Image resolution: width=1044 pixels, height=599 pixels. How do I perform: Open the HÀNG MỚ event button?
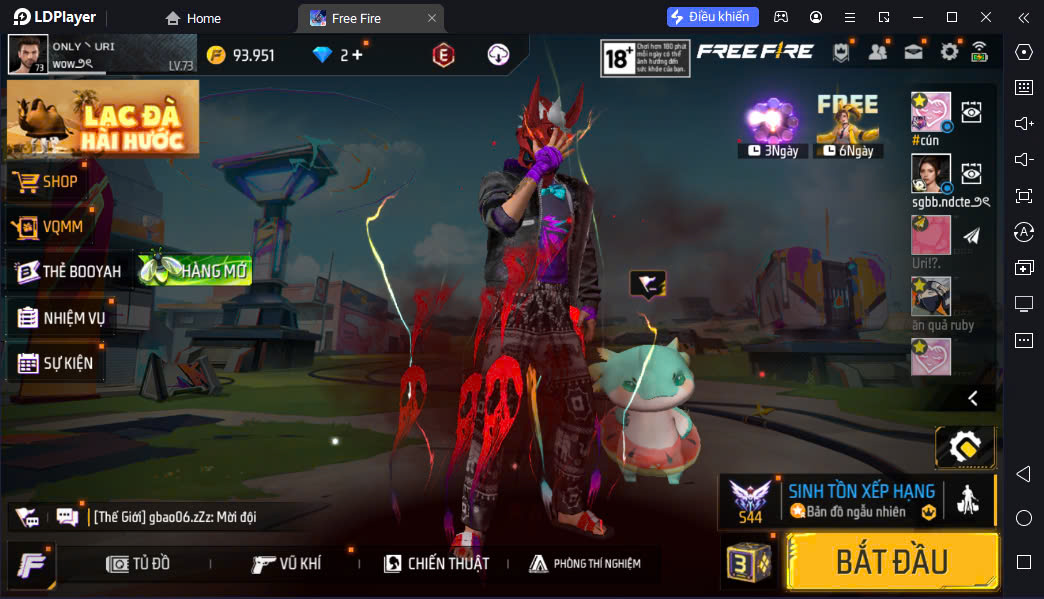click(x=195, y=269)
